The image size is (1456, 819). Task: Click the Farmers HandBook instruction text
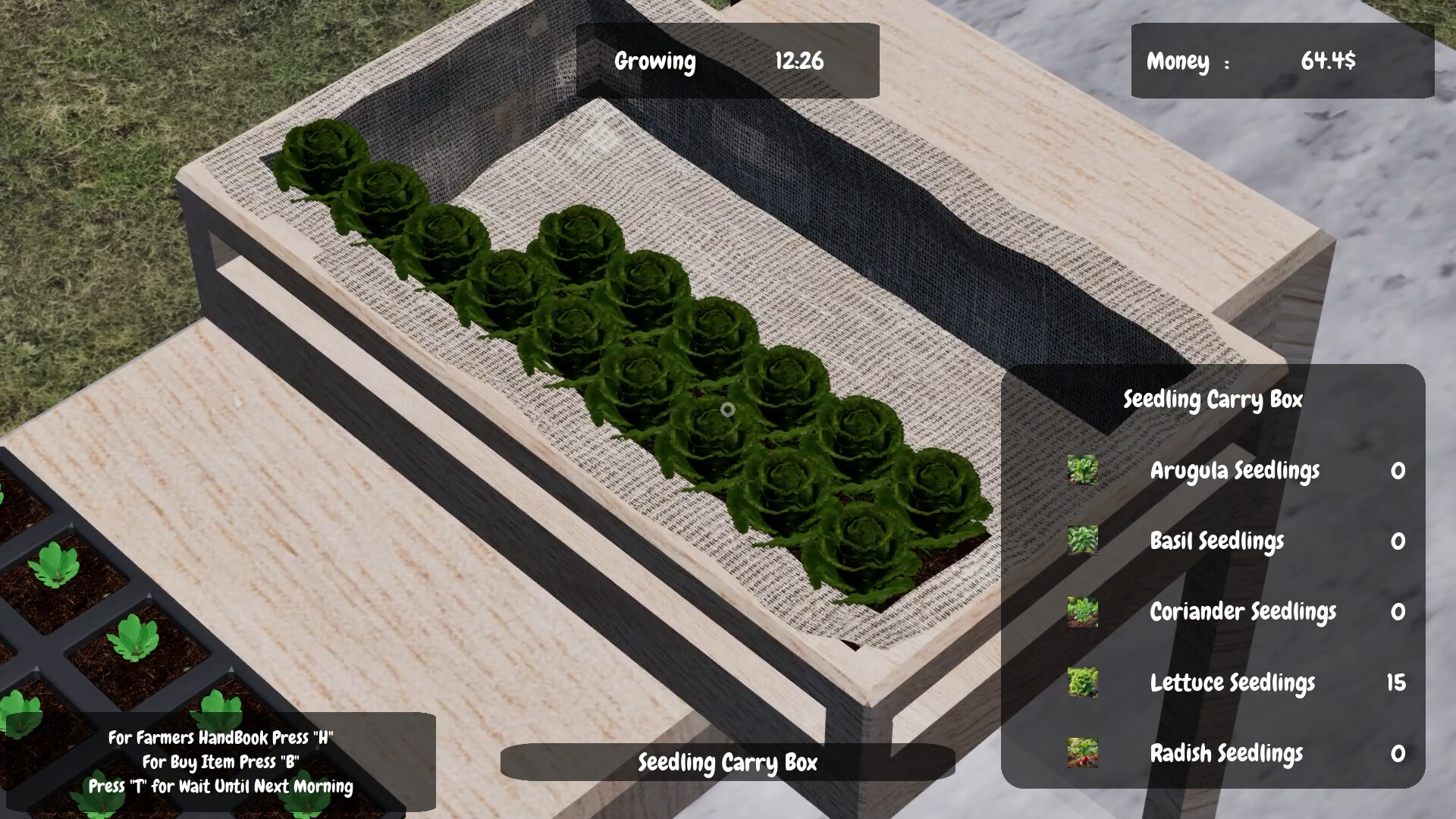point(222,737)
